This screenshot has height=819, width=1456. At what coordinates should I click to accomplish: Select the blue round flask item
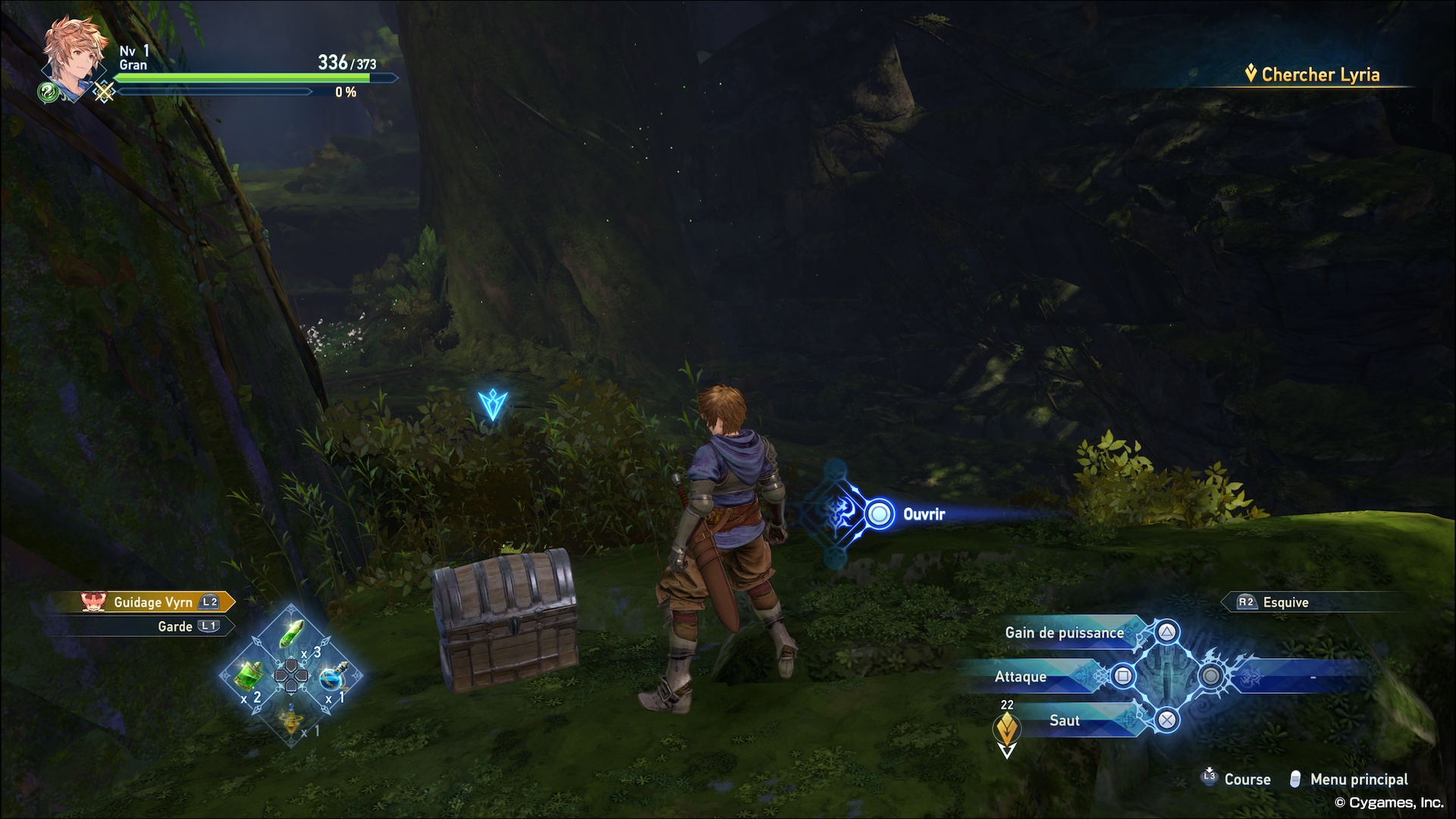coord(333,676)
